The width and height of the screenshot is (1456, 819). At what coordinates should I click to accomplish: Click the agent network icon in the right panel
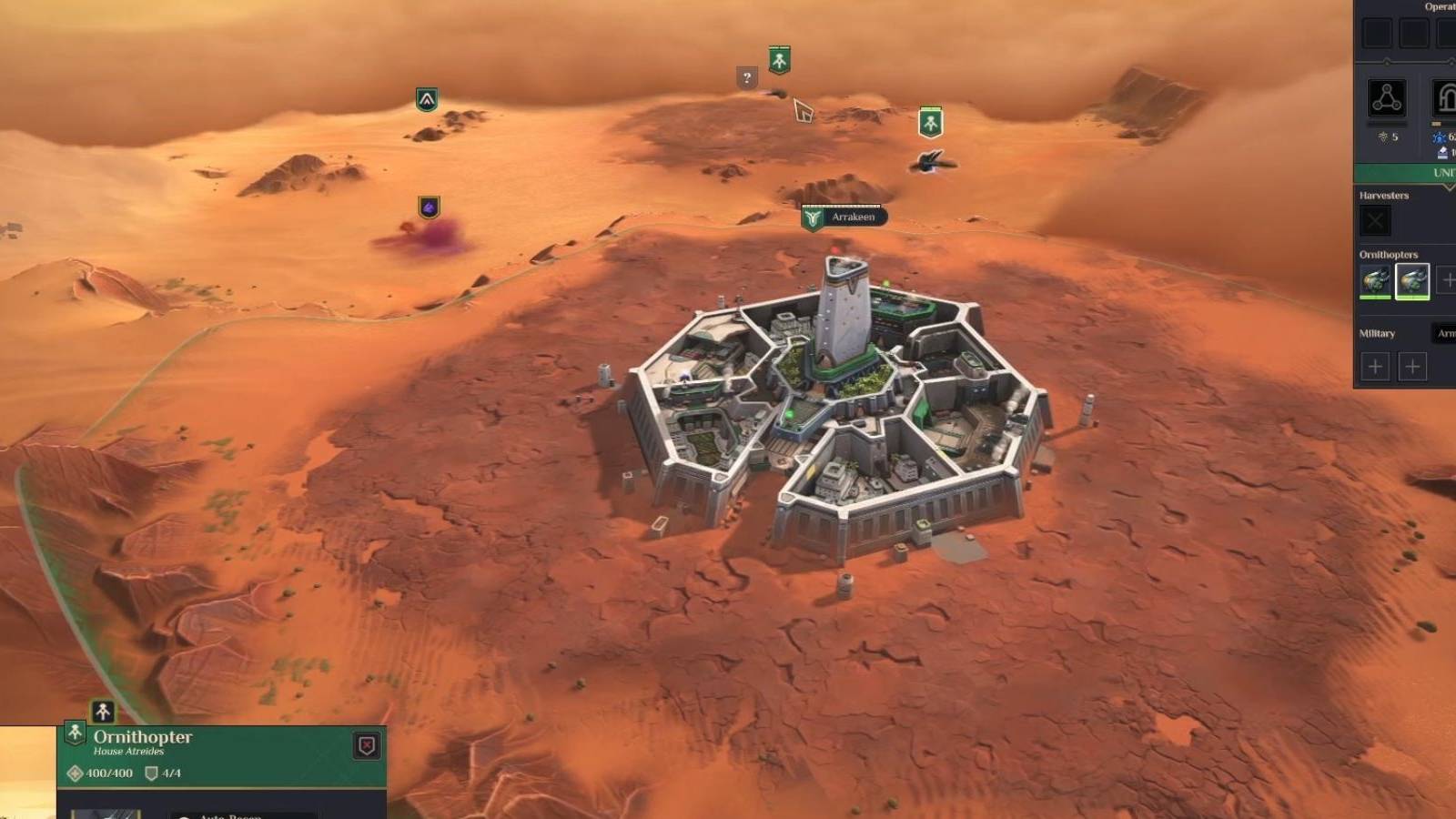click(1385, 97)
